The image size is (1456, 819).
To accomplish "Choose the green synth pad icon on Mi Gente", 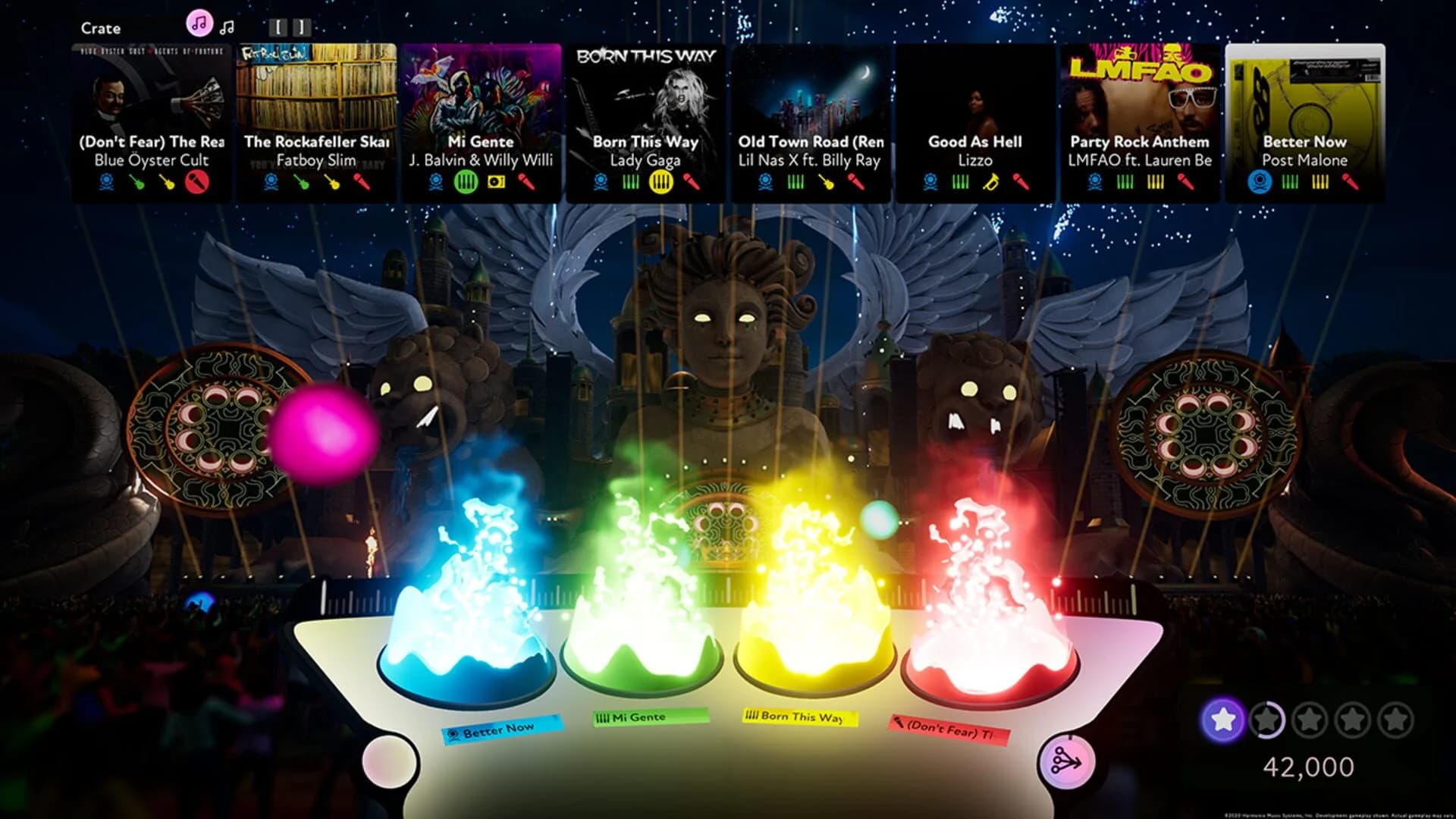I will 466,182.
